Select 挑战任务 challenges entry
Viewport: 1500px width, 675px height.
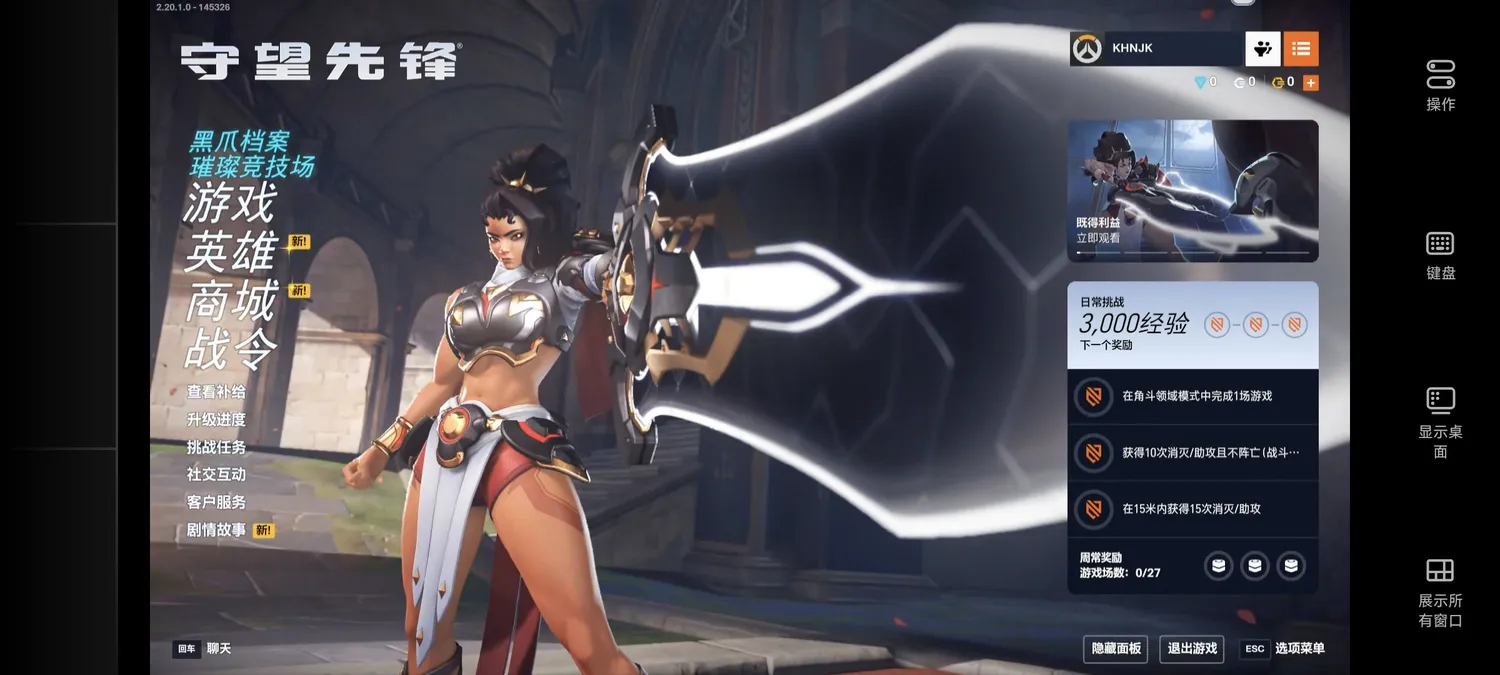(216, 447)
